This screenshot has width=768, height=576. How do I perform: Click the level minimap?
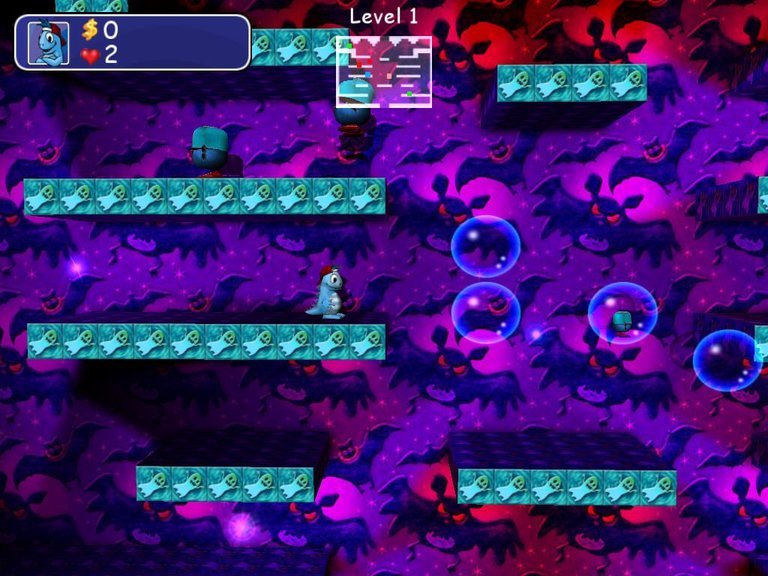pyautogui.click(x=384, y=71)
